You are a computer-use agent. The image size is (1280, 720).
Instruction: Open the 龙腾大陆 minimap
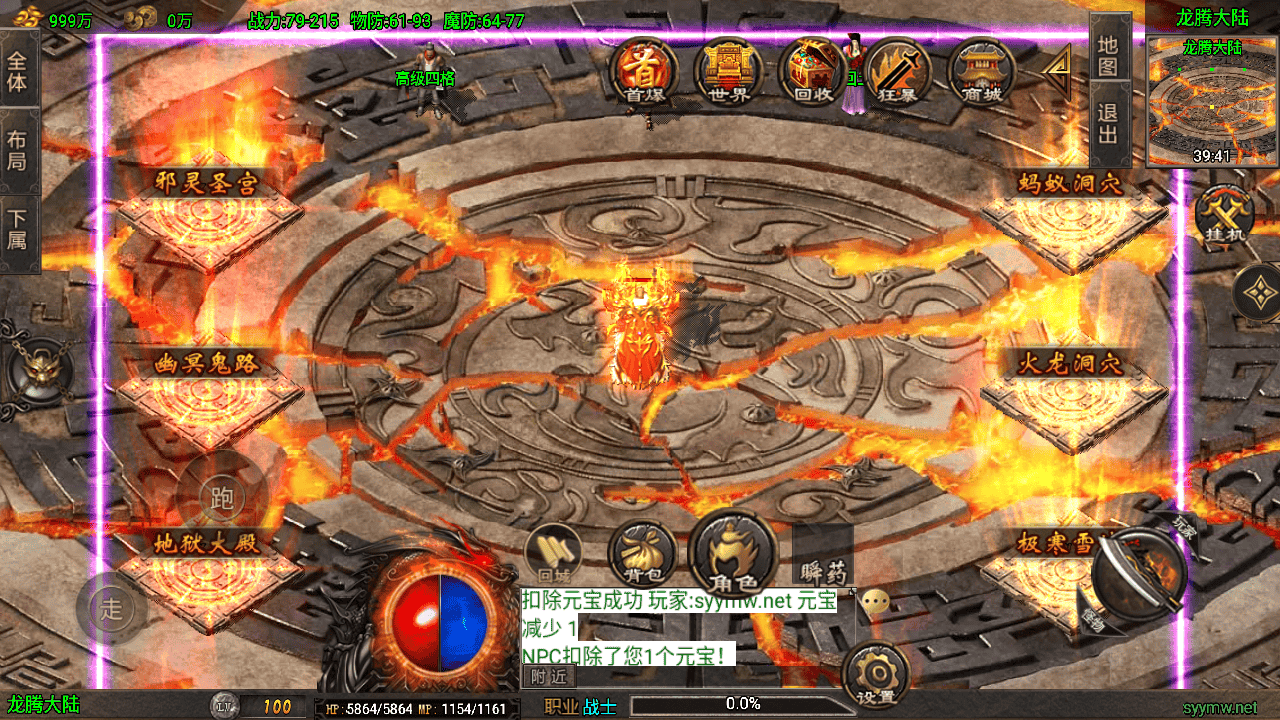1212,101
